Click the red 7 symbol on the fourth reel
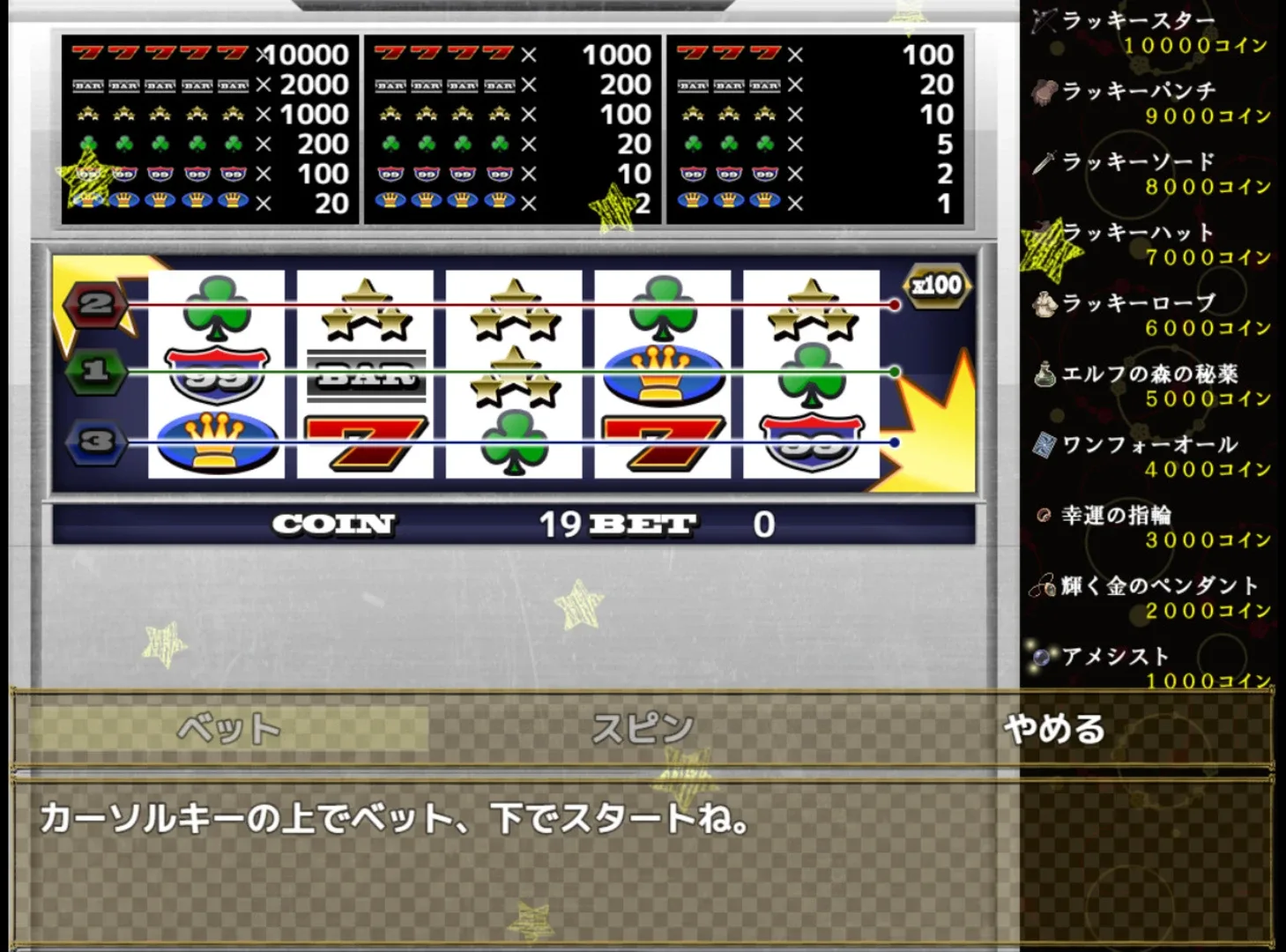Viewport: 1286px width, 952px height. click(662, 441)
